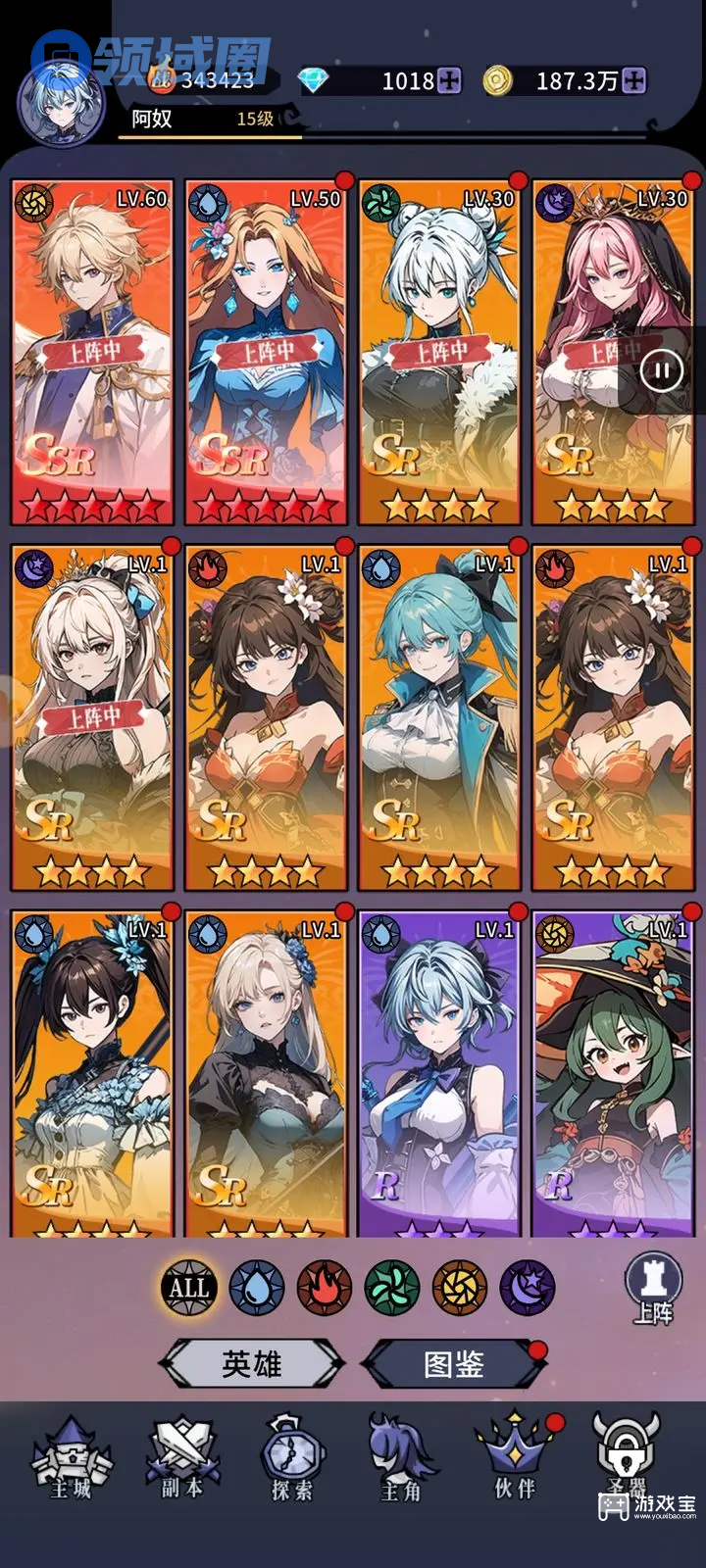Filter heroes by the crescent moon dark element
The height and width of the screenshot is (1568, 706).
tap(528, 1287)
